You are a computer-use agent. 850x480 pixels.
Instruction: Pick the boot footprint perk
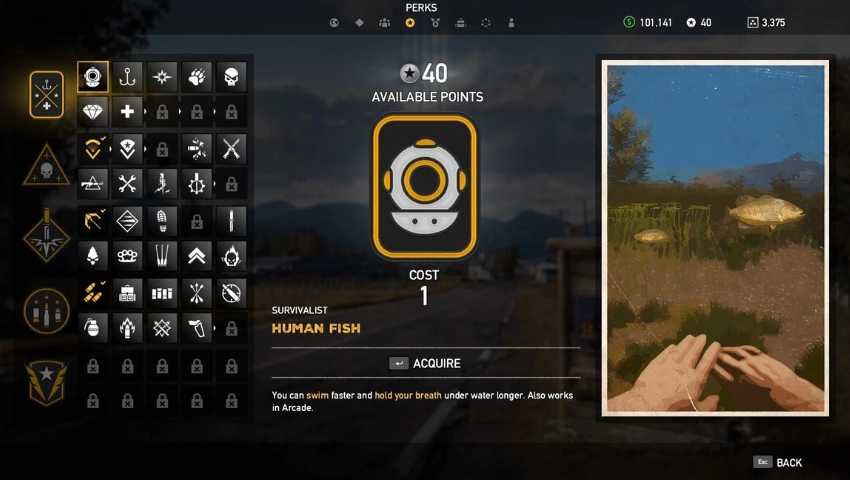point(162,221)
